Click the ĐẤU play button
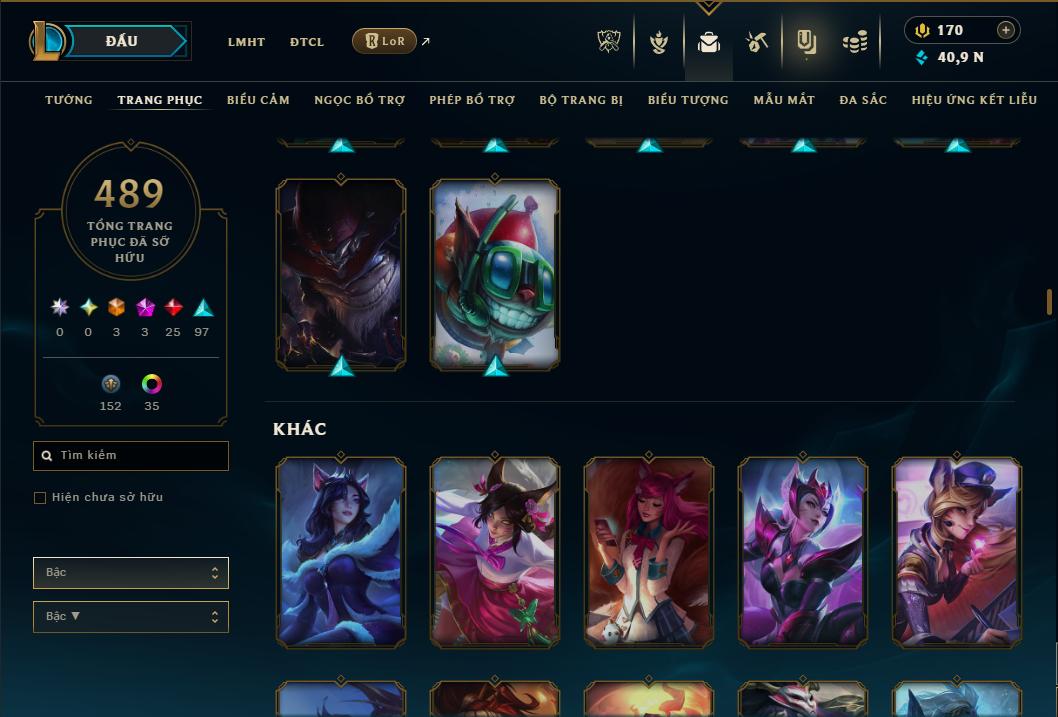Image resolution: width=1058 pixels, height=717 pixels. [x=122, y=41]
